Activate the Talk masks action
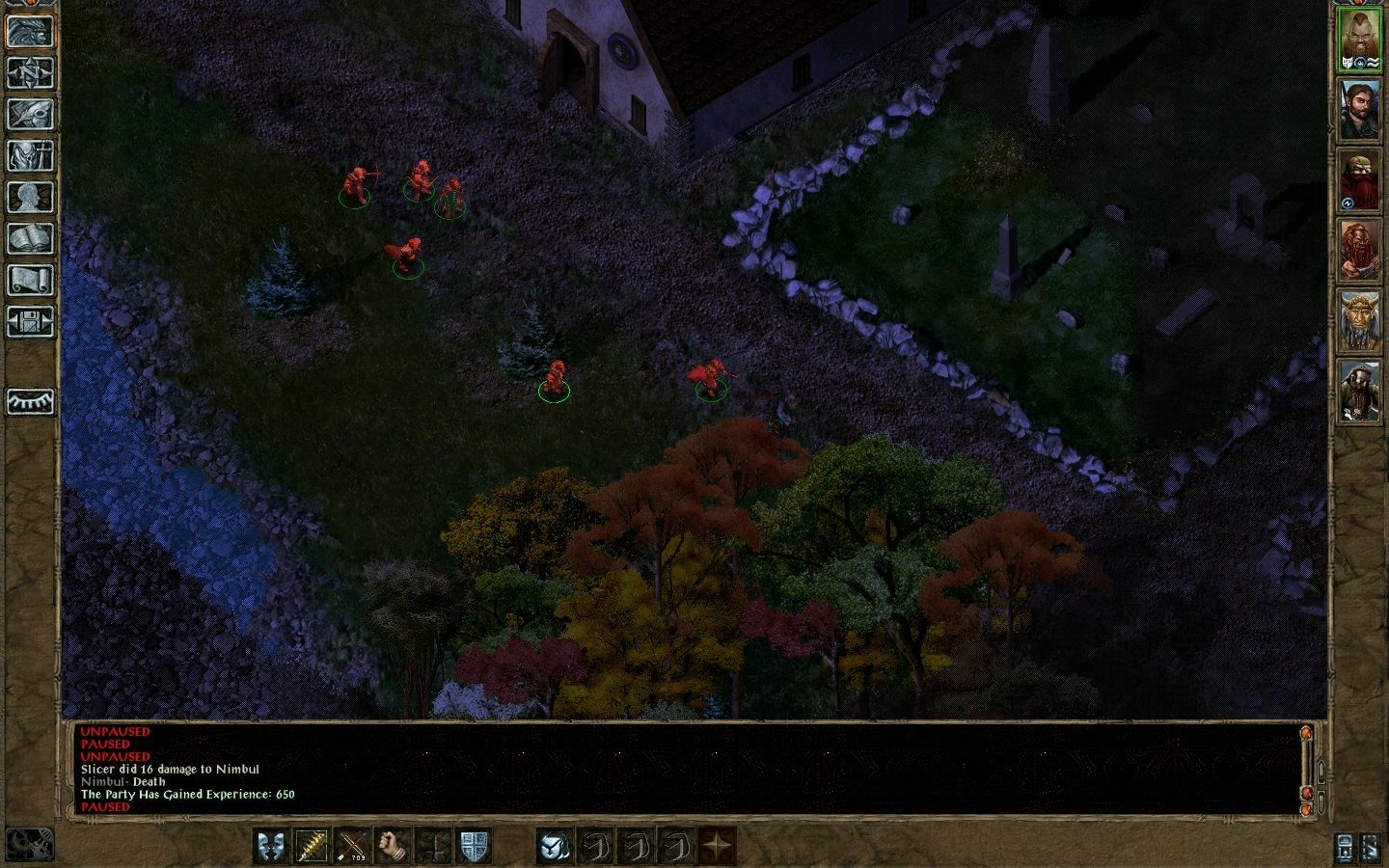 point(271,847)
